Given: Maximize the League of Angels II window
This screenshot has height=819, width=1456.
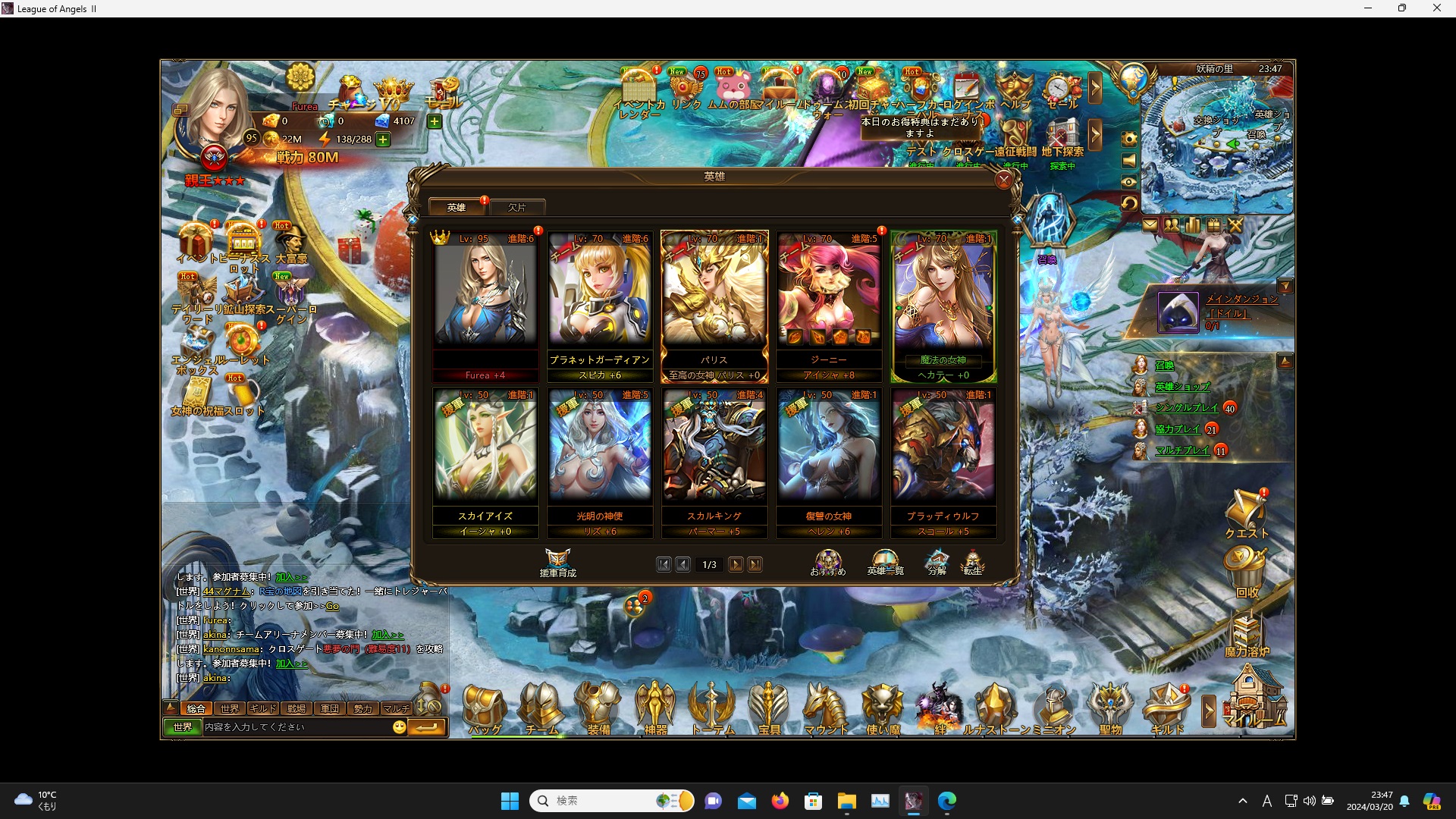Looking at the screenshot, I should [1402, 8].
